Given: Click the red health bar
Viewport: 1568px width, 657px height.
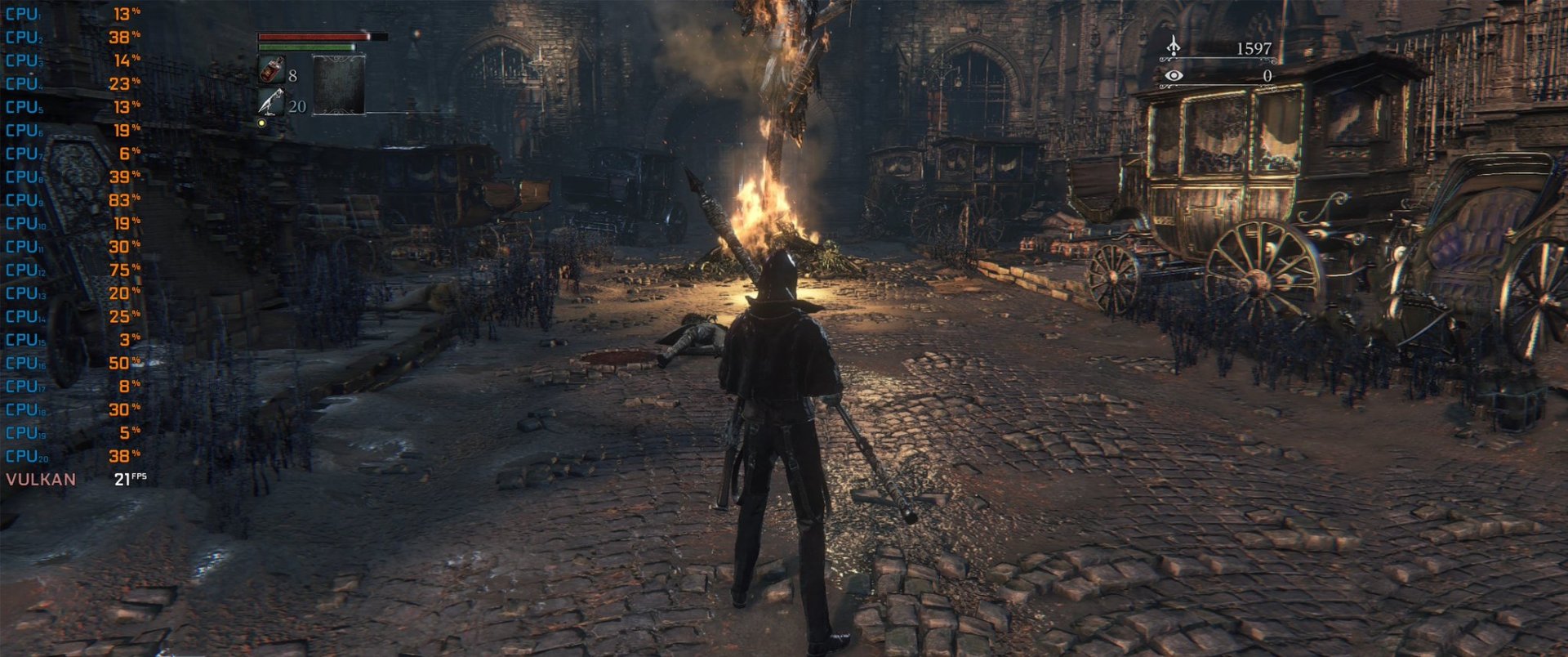Looking at the screenshot, I should pos(310,37).
